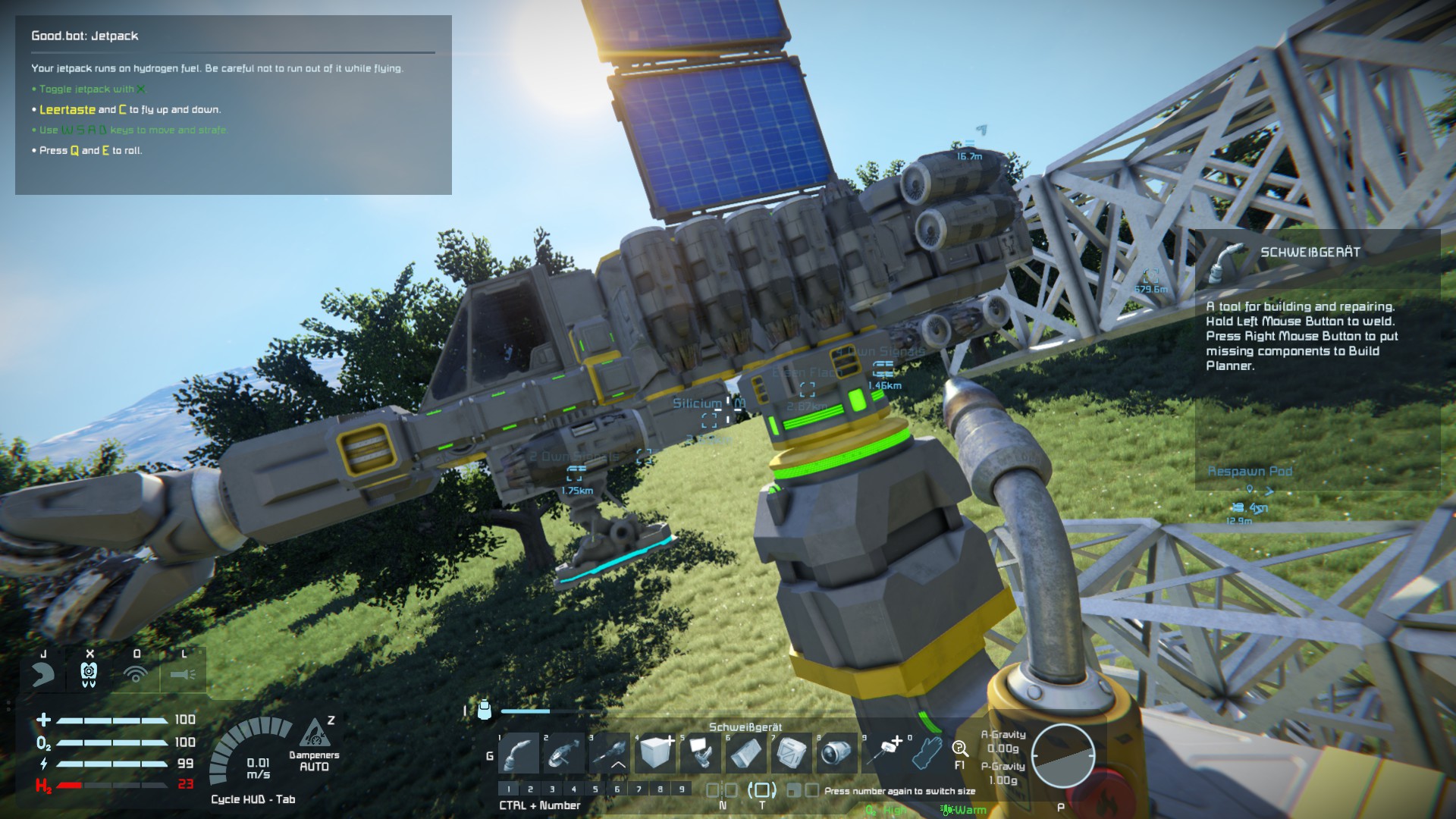The image size is (1456, 819).
Task: Switch to toolbar page 5
Action: point(595,789)
